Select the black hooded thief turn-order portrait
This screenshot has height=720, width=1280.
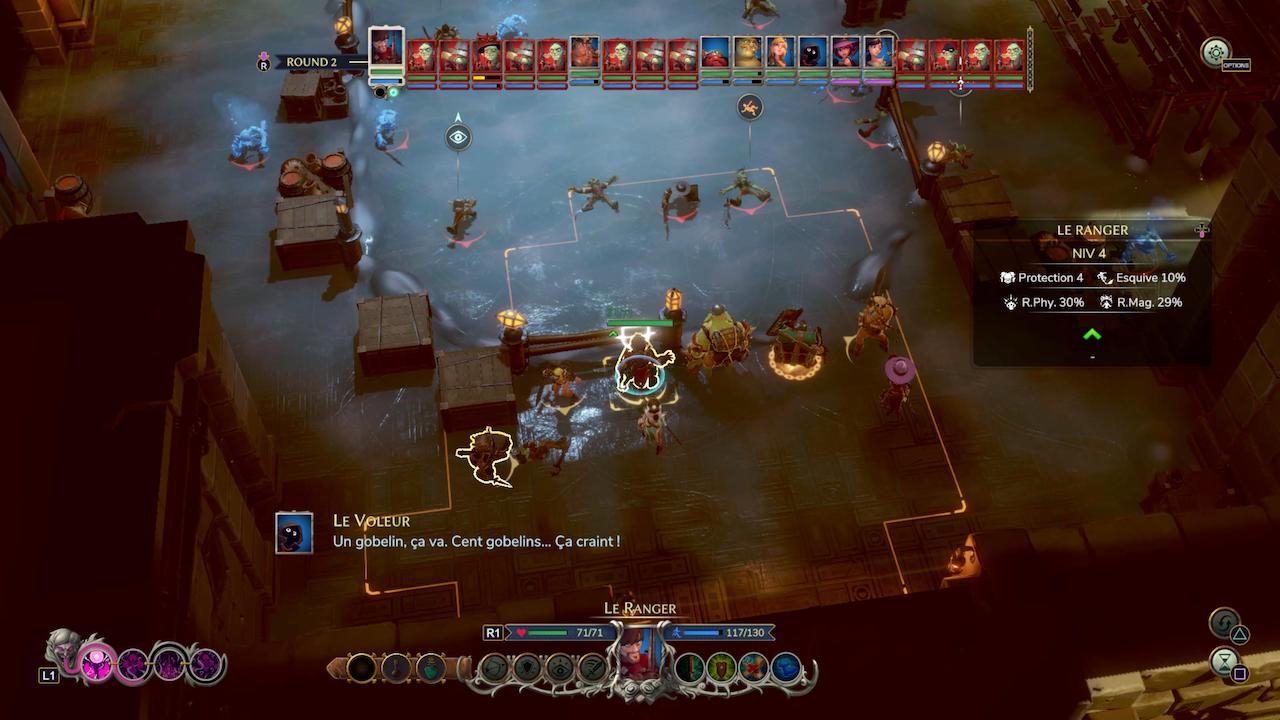(812, 54)
